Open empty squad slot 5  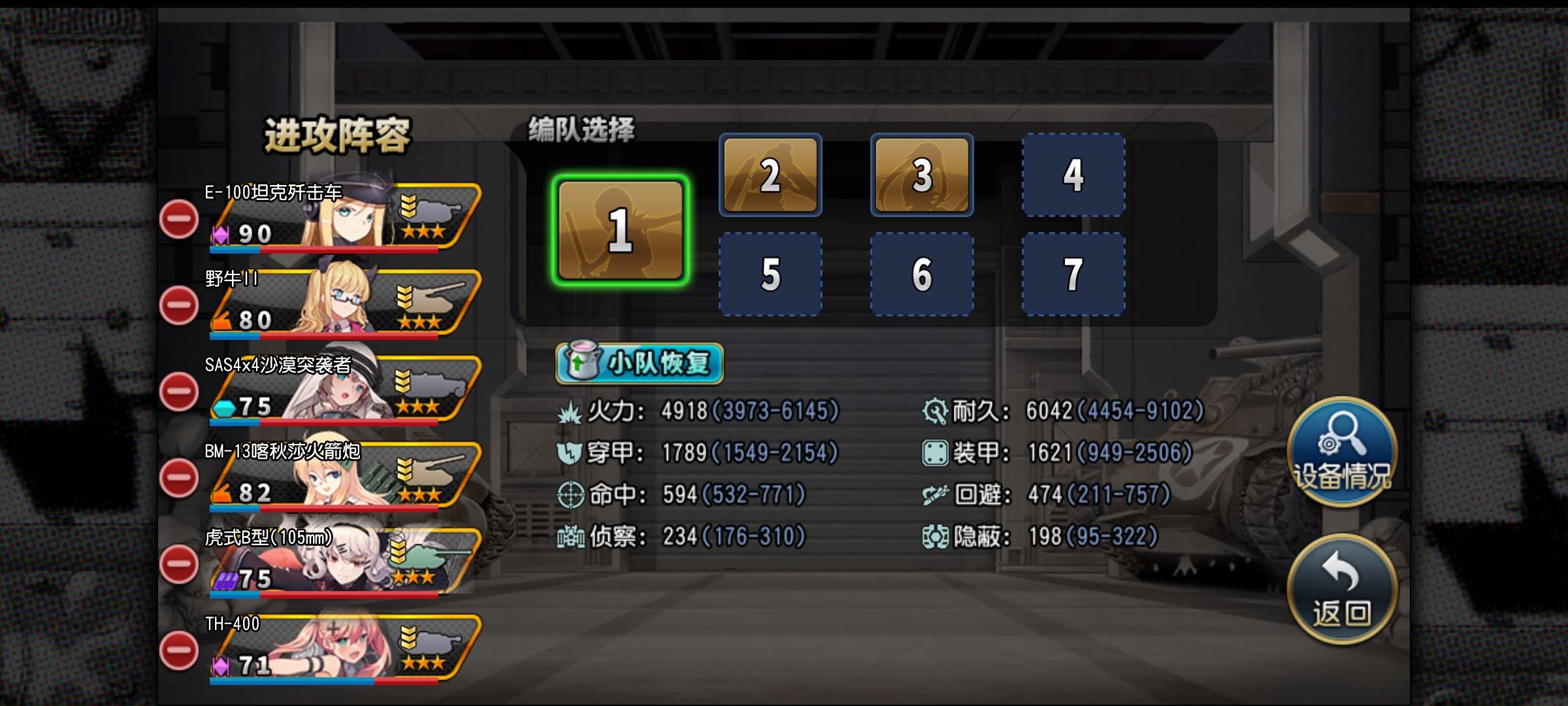770,275
